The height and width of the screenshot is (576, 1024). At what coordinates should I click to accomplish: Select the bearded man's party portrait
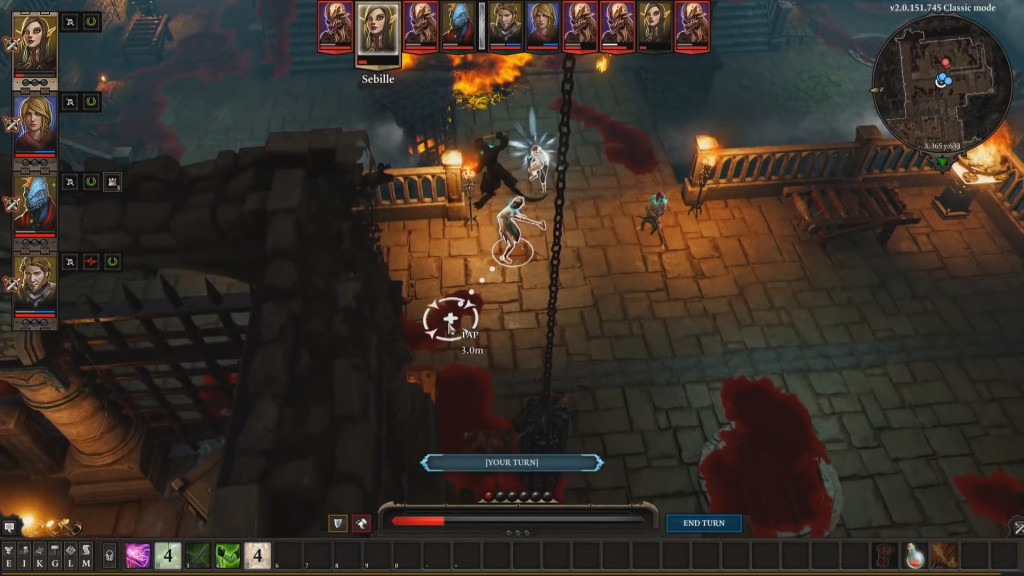click(35, 284)
